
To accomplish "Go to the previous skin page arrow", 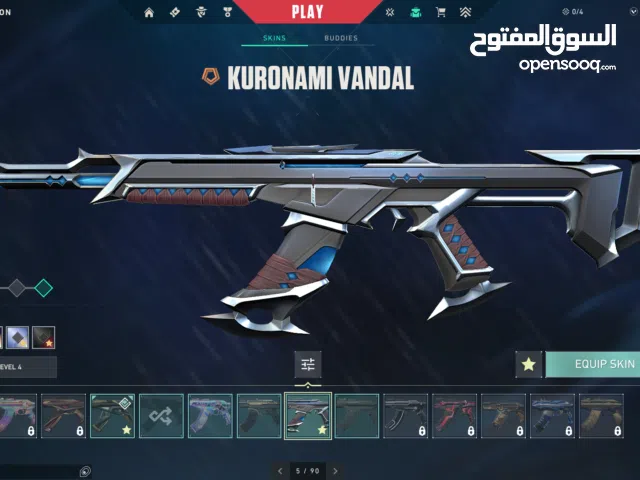I will tap(280, 470).
